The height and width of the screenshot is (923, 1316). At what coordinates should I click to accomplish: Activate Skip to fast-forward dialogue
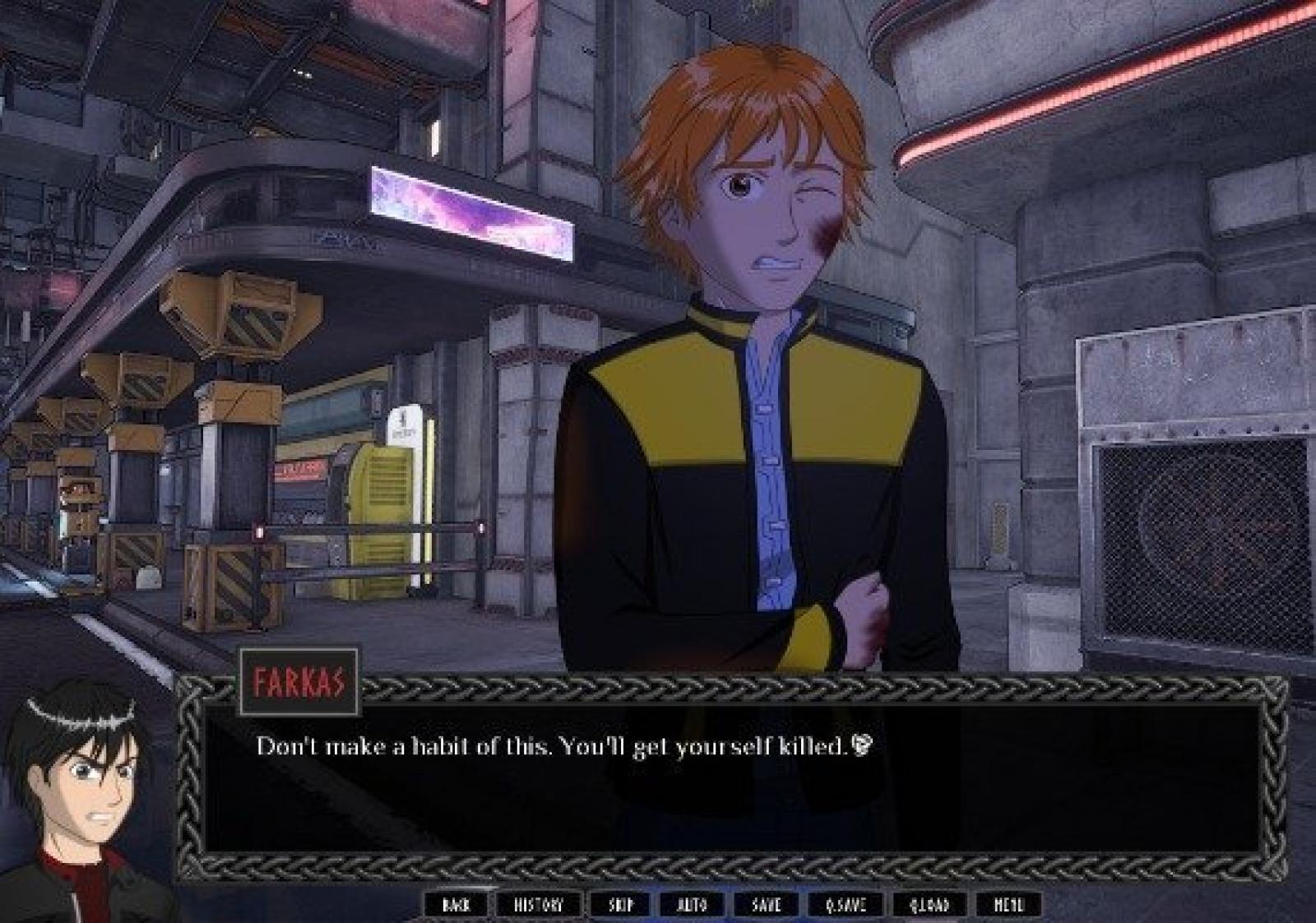tap(621, 905)
